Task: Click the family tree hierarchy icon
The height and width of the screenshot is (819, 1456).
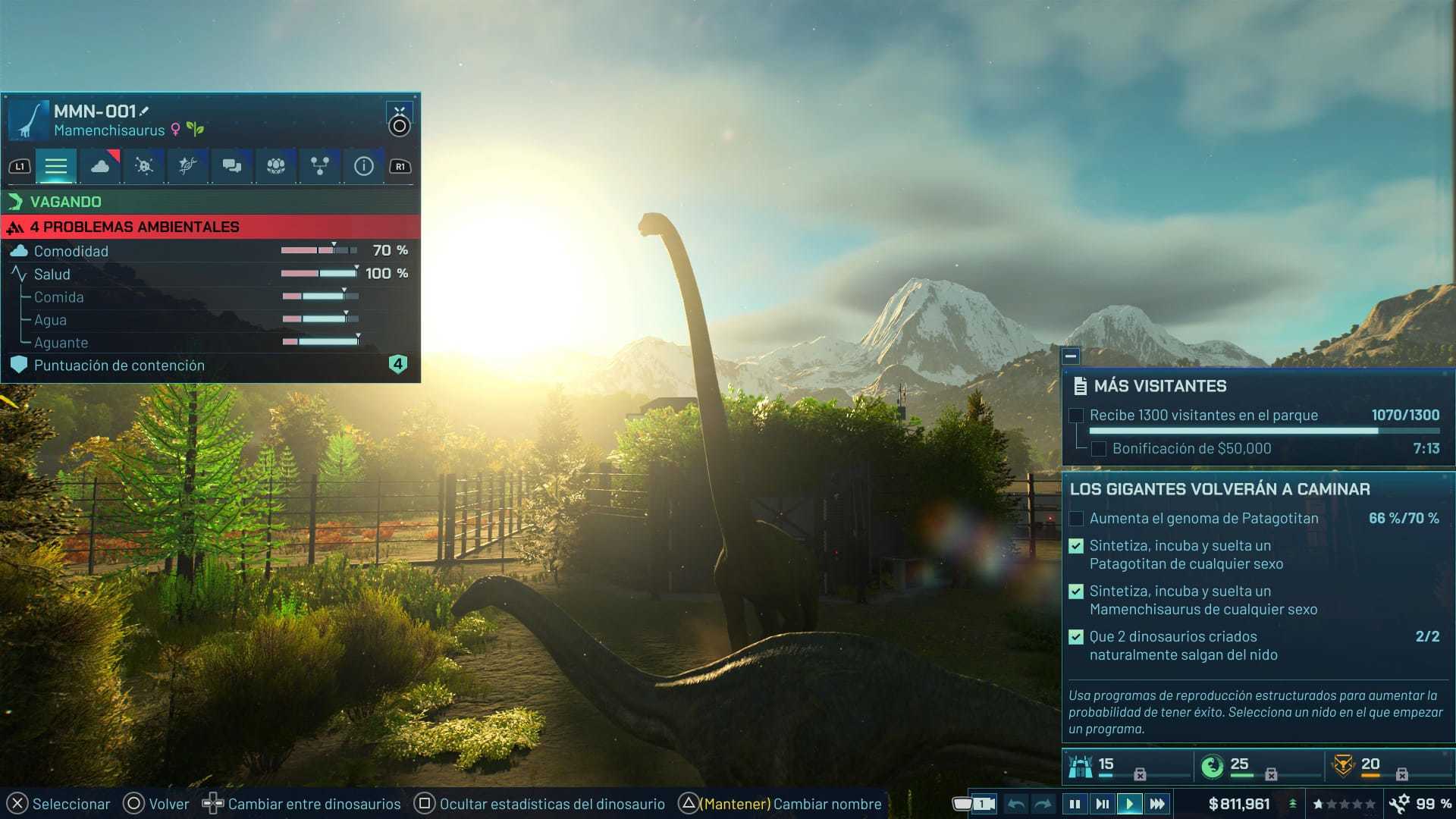Action: [318, 165]
